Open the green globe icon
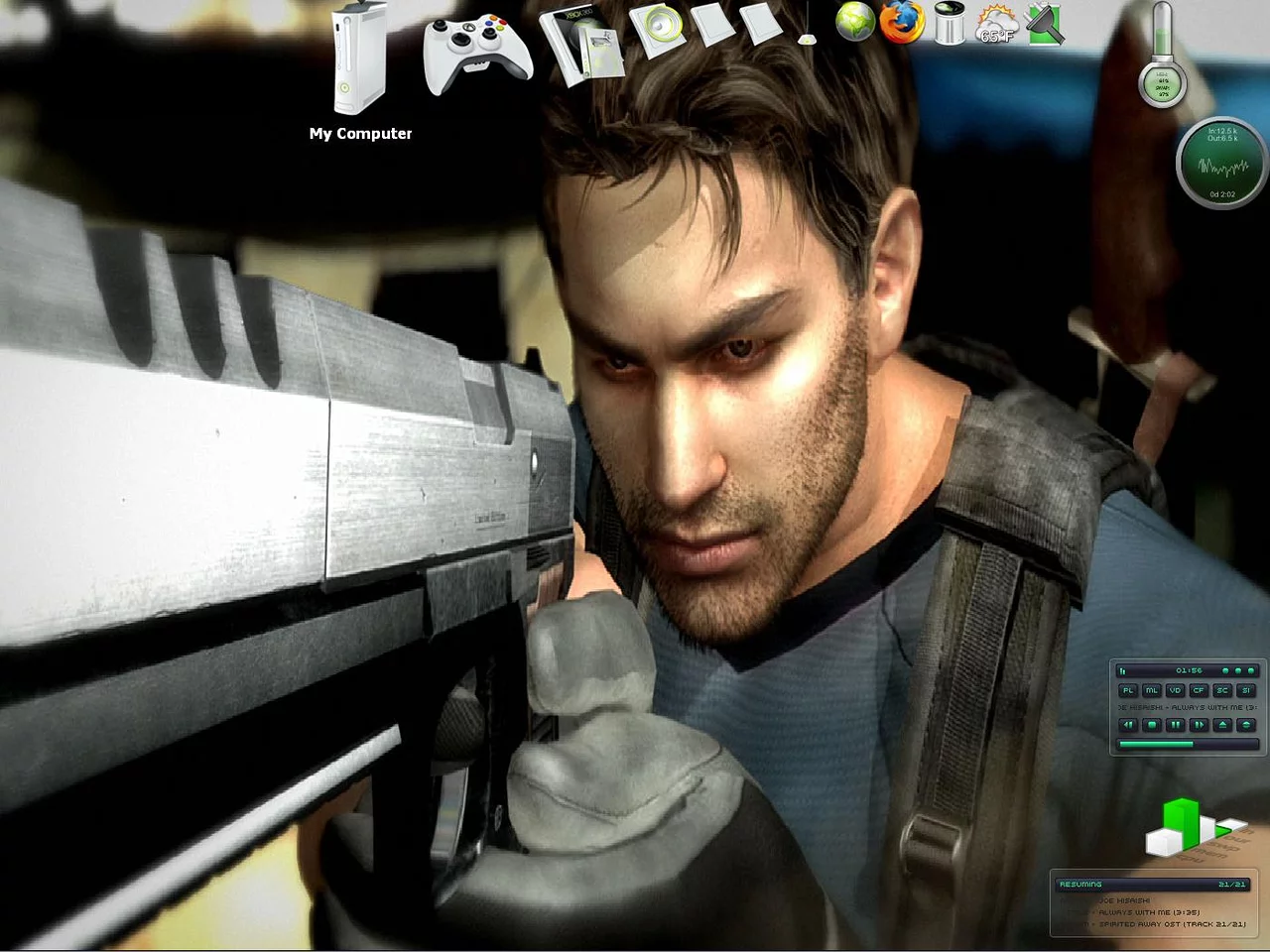 854,23
